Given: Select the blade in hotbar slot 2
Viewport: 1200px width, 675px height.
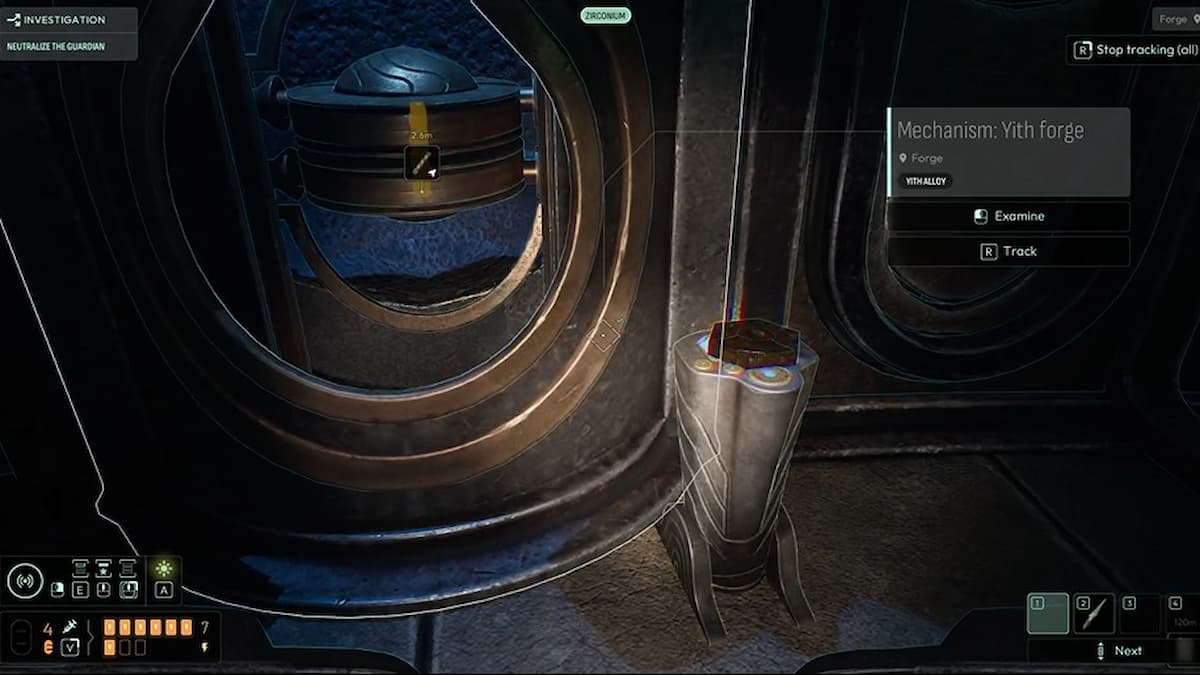Looking at the screenshot, I should coord(1093,613).
